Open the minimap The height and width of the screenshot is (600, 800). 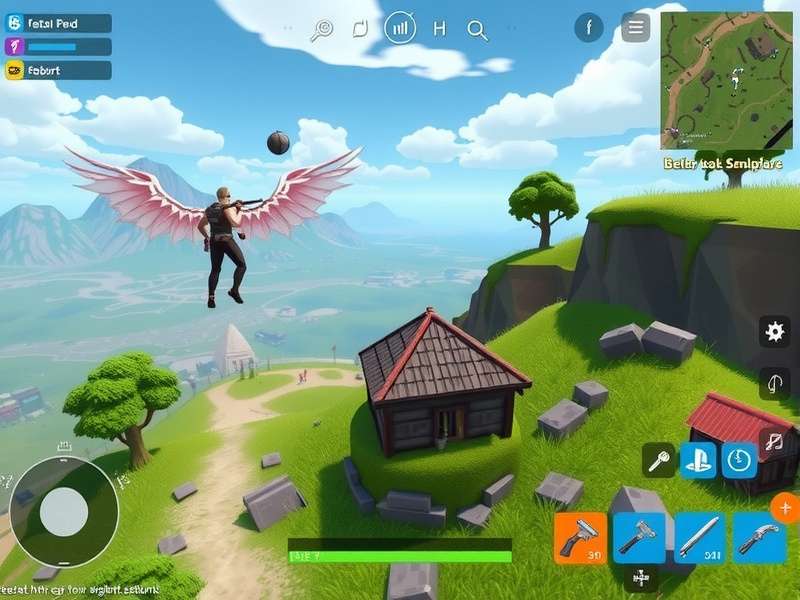pyautogui.click(x=726, y=80)
